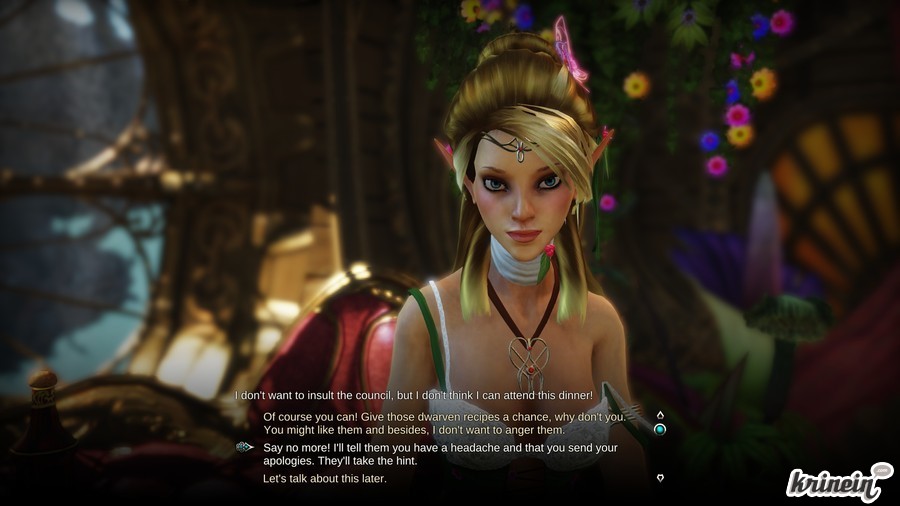
Task: Select the "Say no more!" headache reply
Action: (x=440, y=454)
